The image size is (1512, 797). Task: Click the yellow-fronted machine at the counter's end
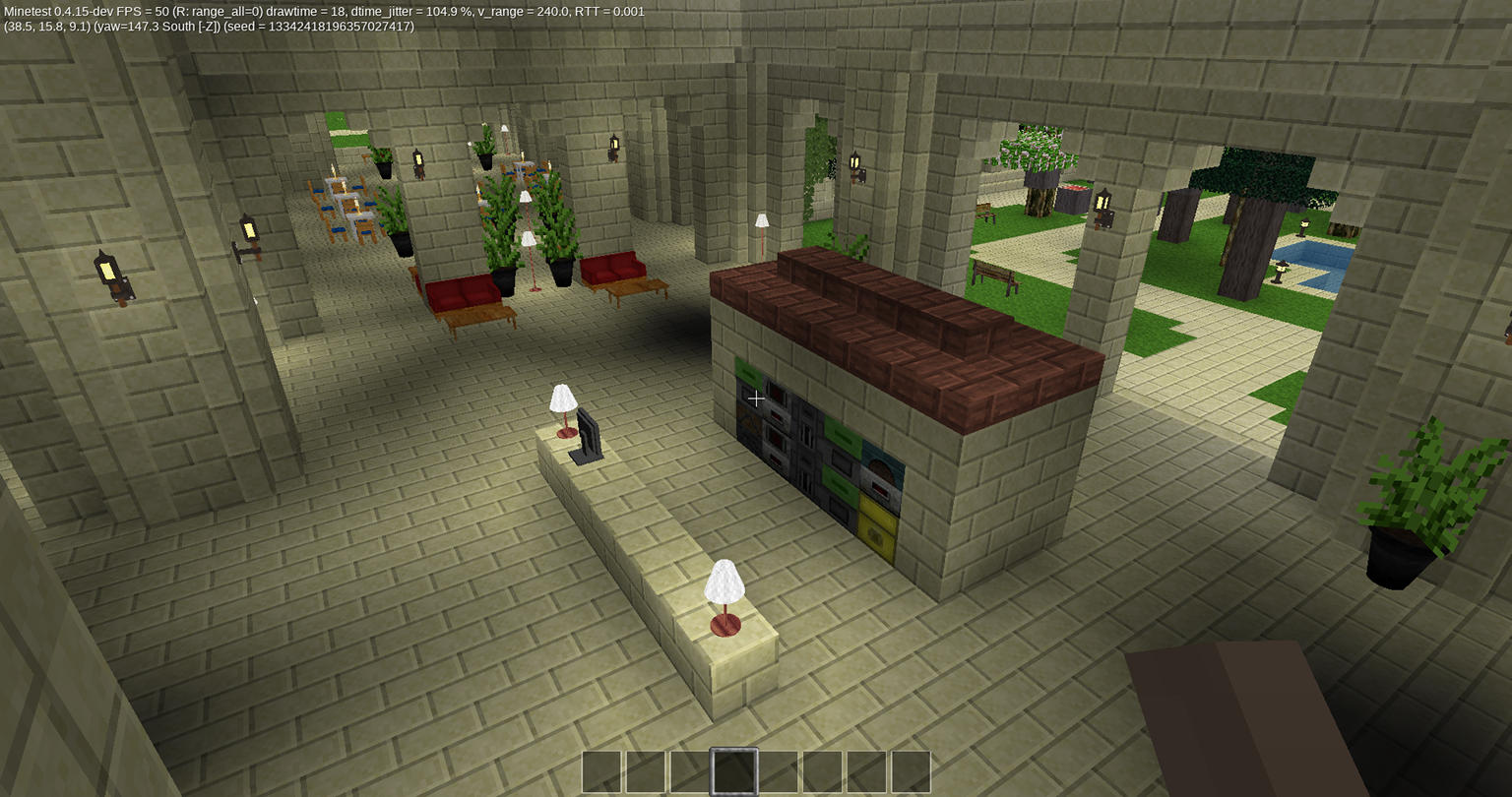pos(874,531)
